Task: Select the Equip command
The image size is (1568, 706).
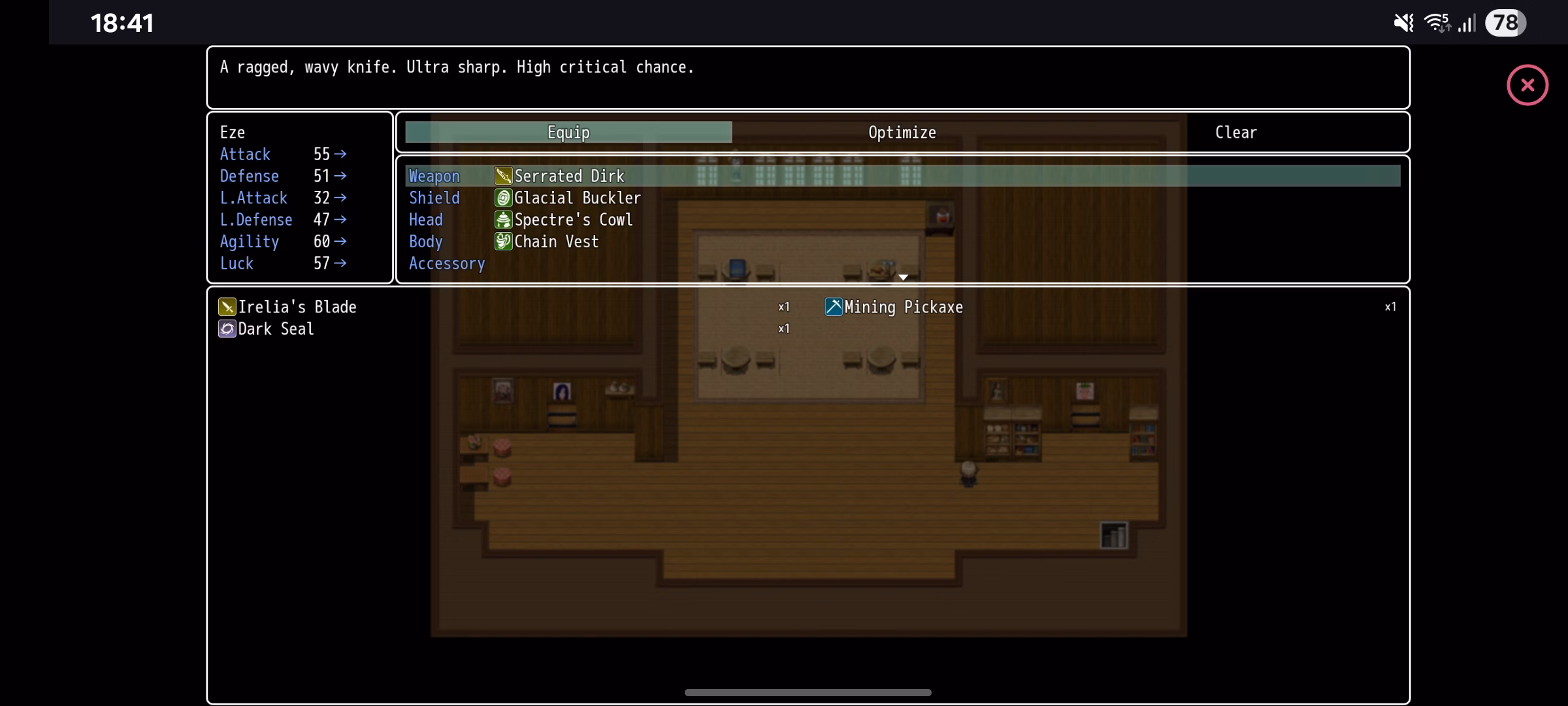Action: point(568,132)
